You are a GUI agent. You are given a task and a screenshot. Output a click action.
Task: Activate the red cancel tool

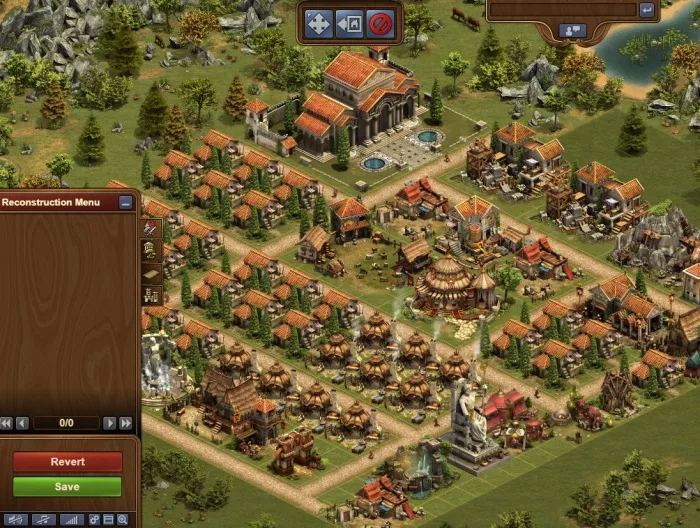tap(379, 22)
